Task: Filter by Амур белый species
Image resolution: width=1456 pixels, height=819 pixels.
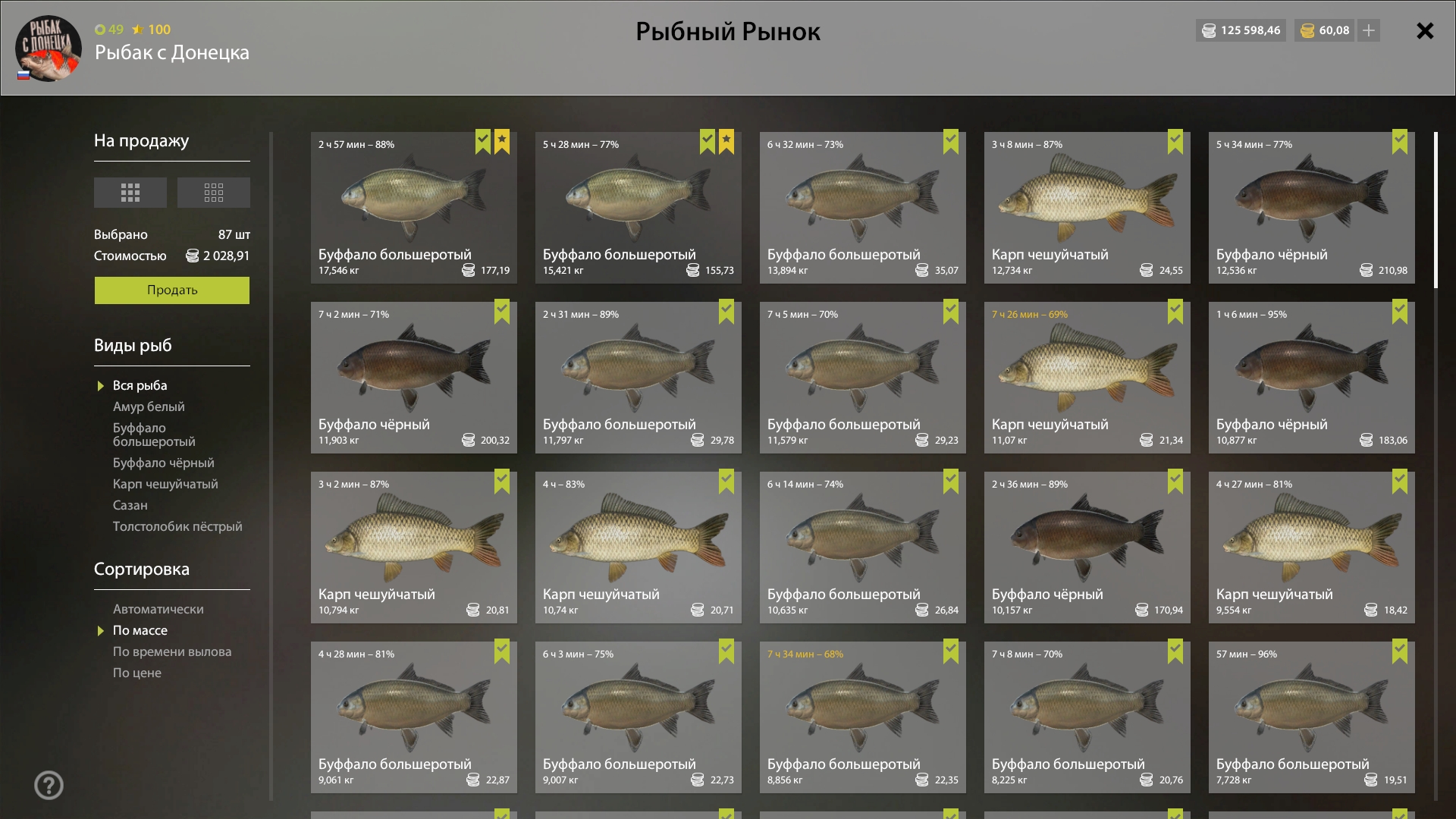Action: click(149, 407)
